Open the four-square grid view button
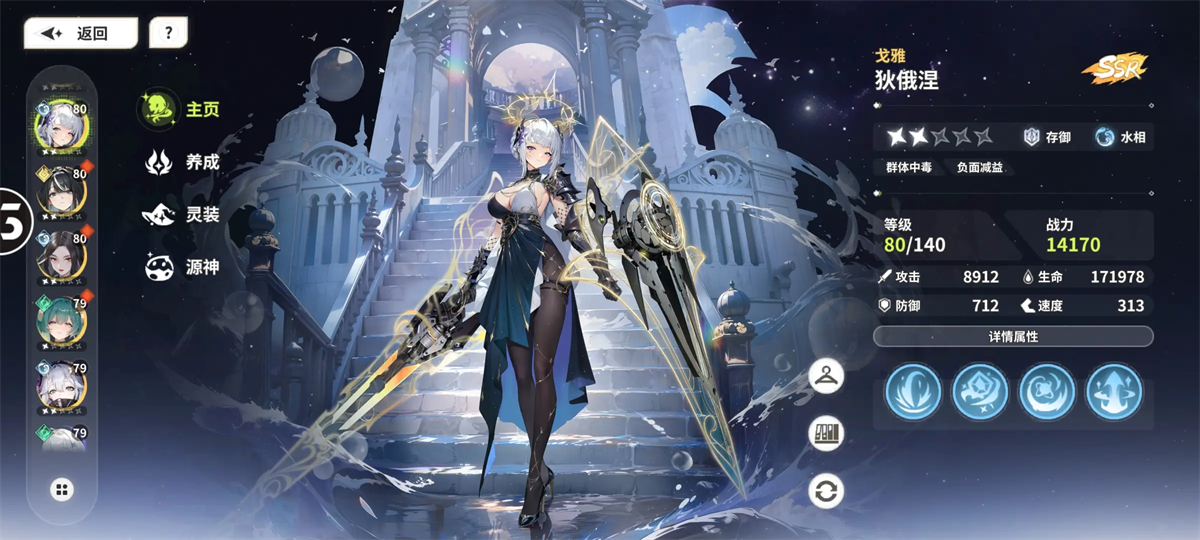This screenshot has width=1200, height=540. pyautogui.click(x=62, y=489)
